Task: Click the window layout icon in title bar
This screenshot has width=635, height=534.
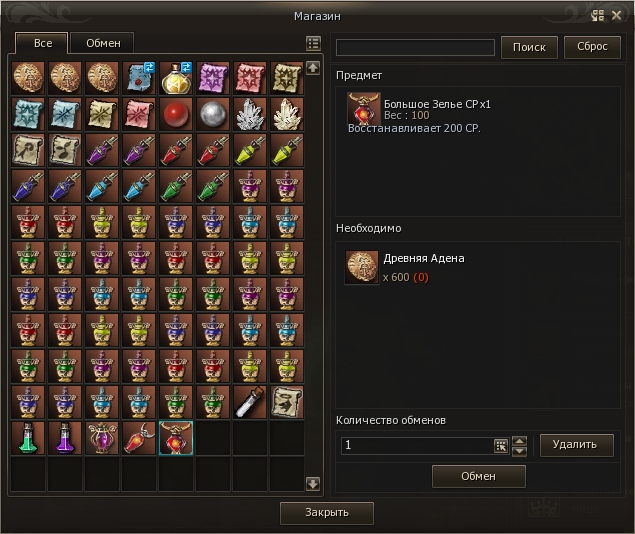Action: click(598, 15)
